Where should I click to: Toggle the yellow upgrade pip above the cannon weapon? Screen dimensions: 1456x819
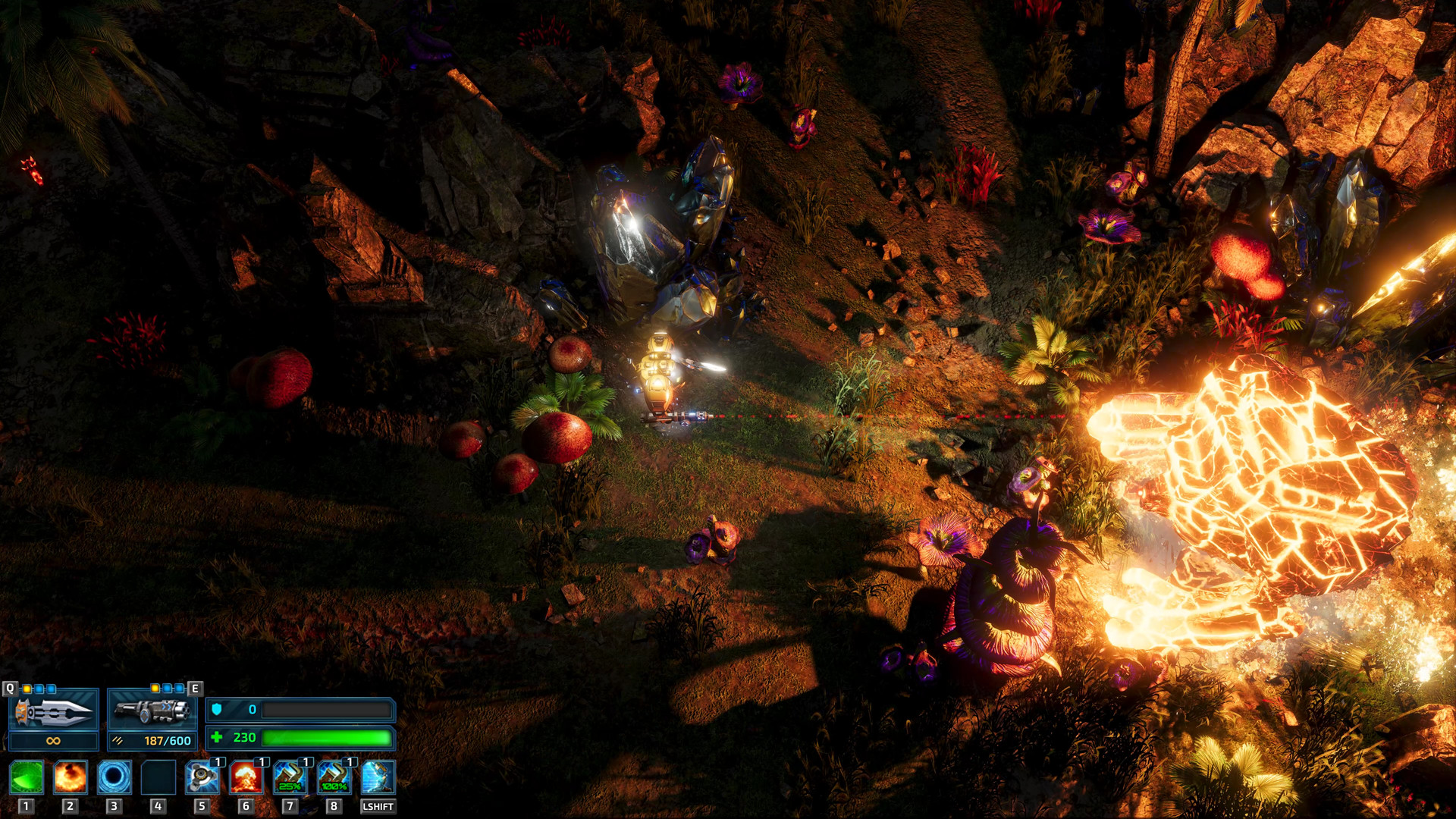point(155,689)
